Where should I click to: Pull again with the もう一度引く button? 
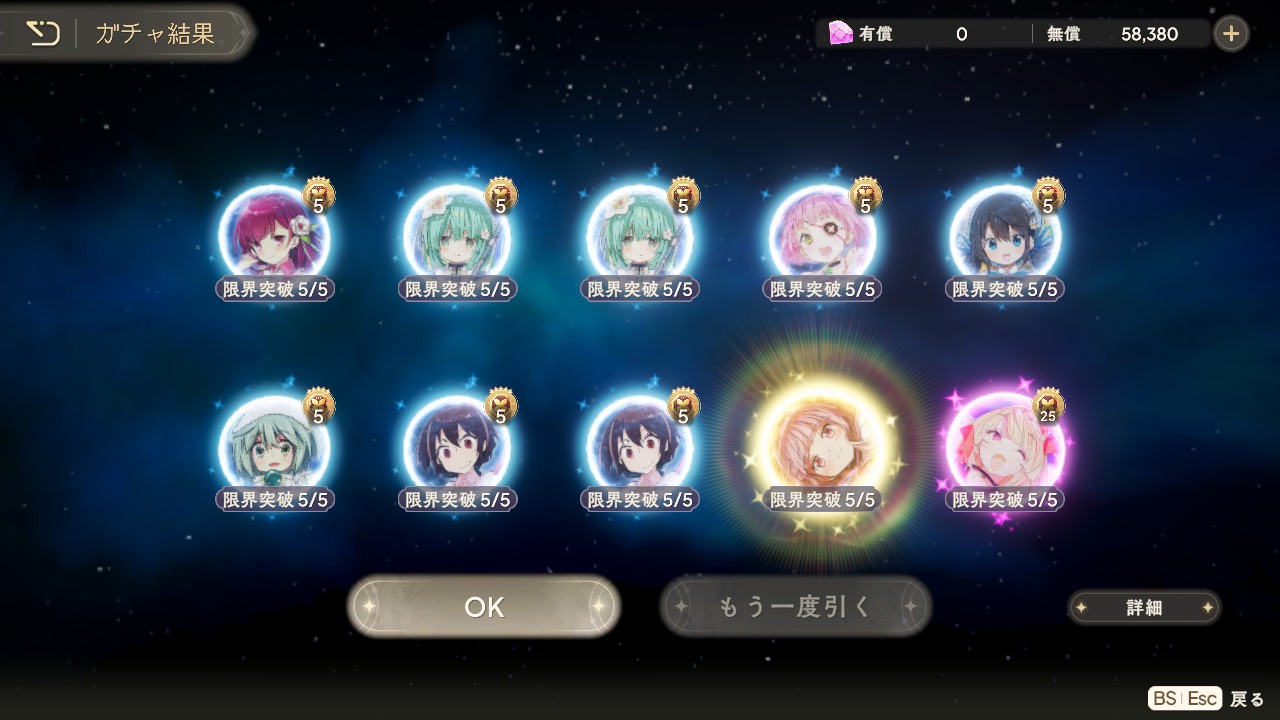pos(796,607)
